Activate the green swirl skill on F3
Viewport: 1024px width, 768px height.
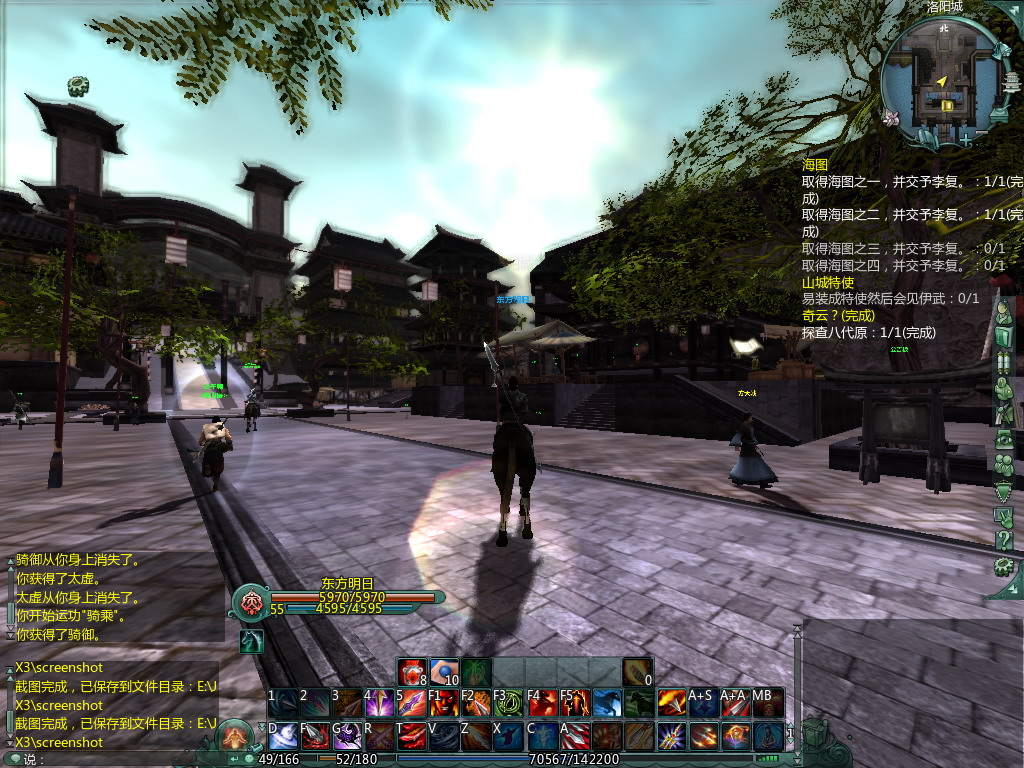(x=509, y=703)
